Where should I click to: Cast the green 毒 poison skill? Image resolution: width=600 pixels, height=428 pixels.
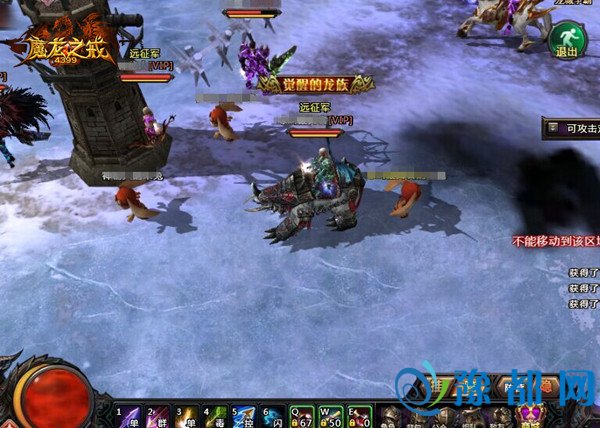click(216, 416)
